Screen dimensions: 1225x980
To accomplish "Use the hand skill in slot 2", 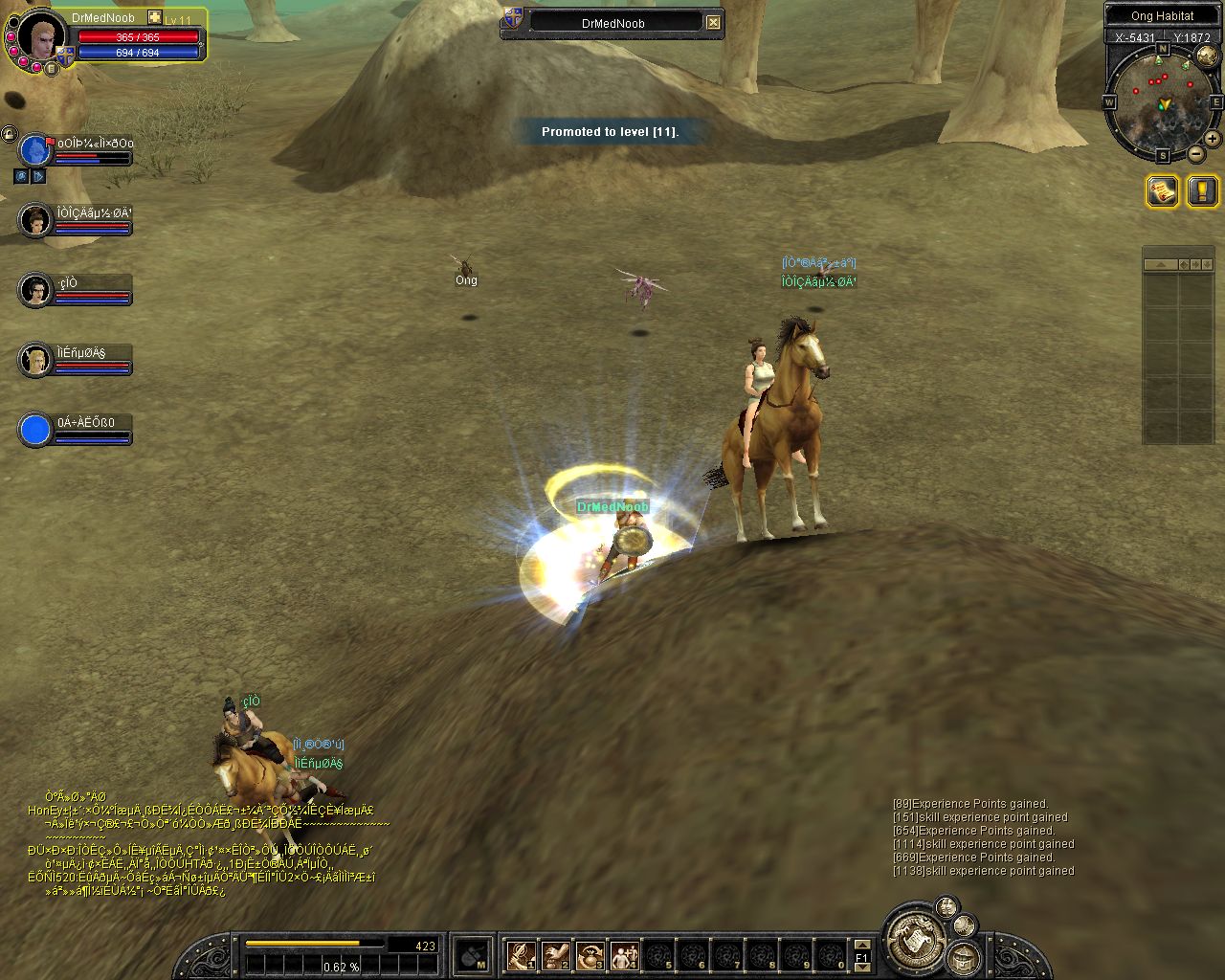I will 555,954.
